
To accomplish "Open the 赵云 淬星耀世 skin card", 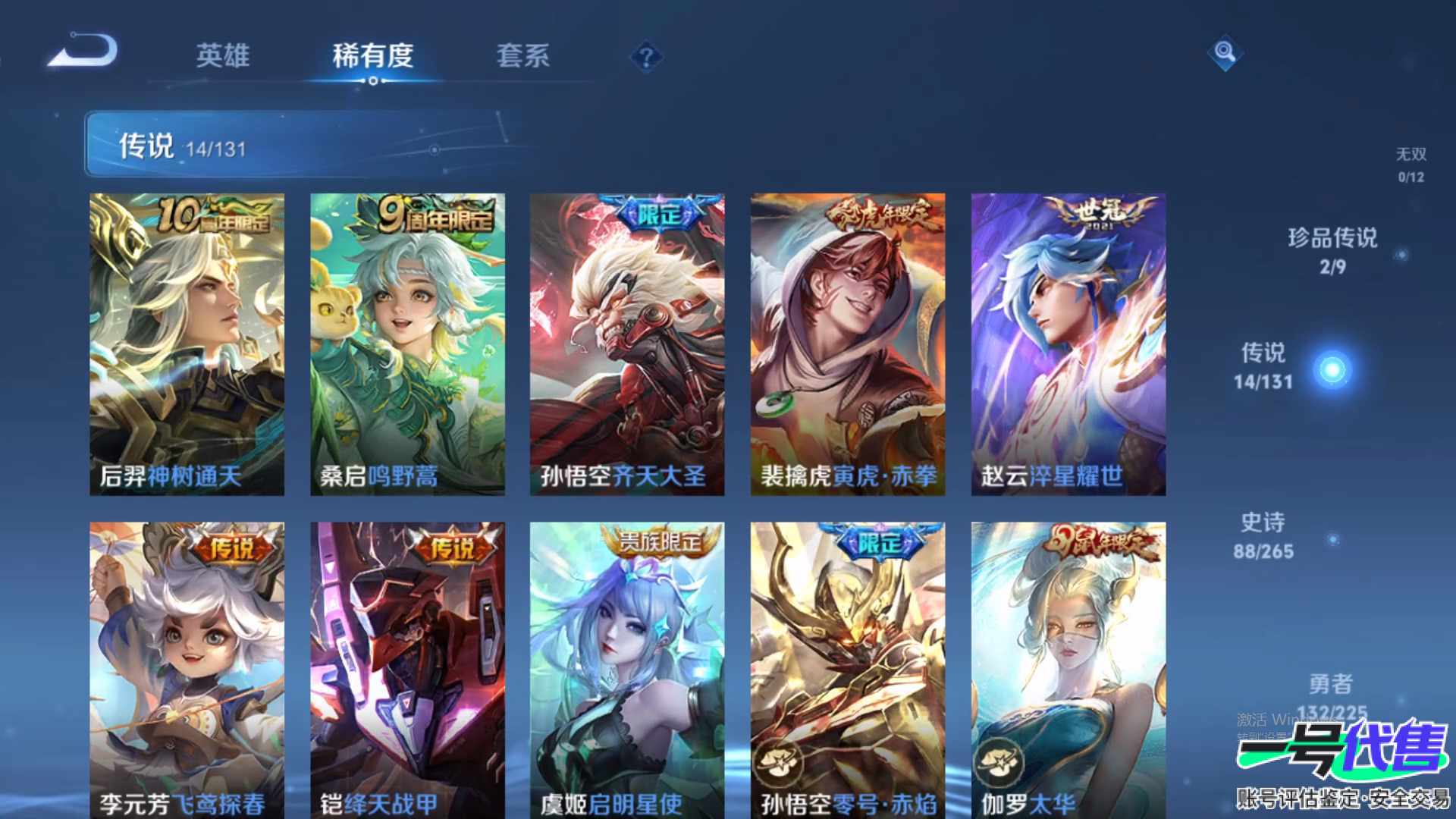I will [1068, 344].
